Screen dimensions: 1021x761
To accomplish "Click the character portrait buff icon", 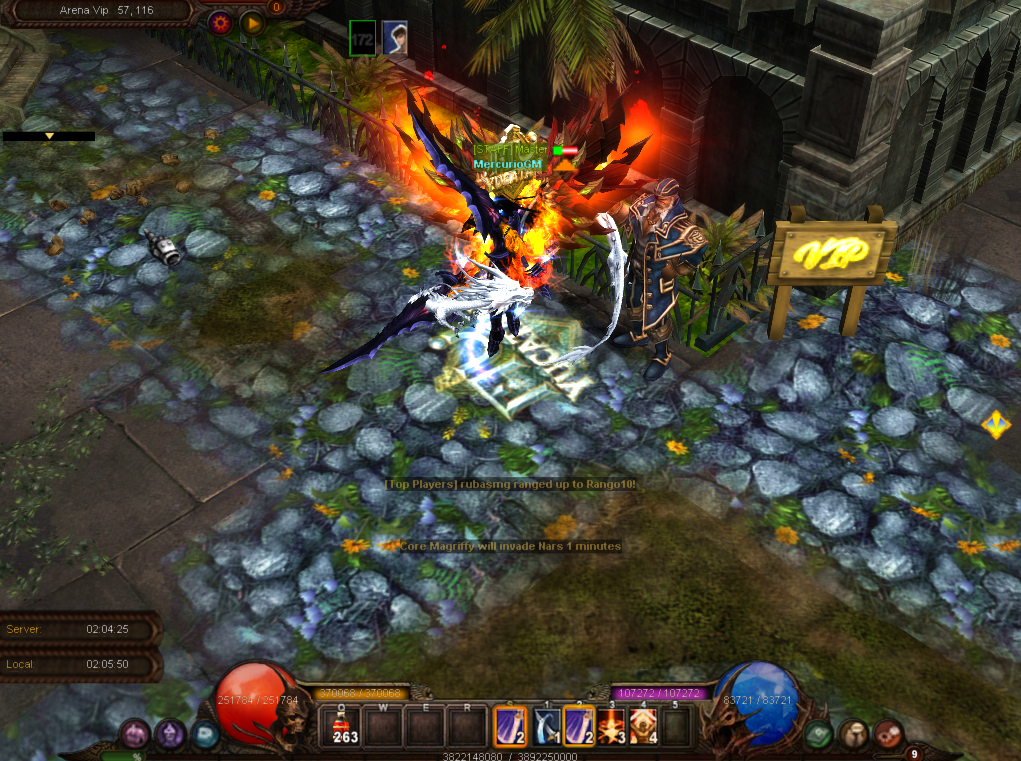I will coord(394,37).
